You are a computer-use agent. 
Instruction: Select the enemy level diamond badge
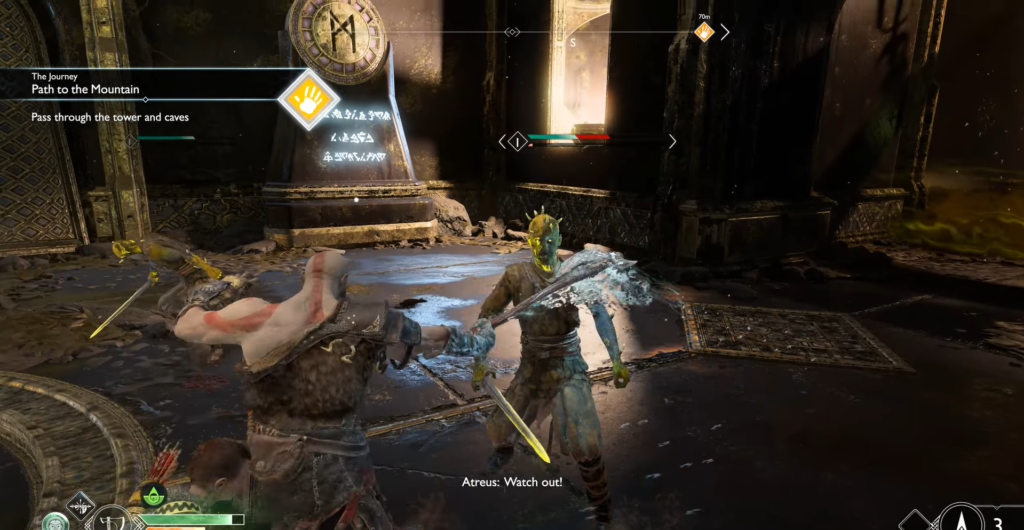tap(517, 142)
